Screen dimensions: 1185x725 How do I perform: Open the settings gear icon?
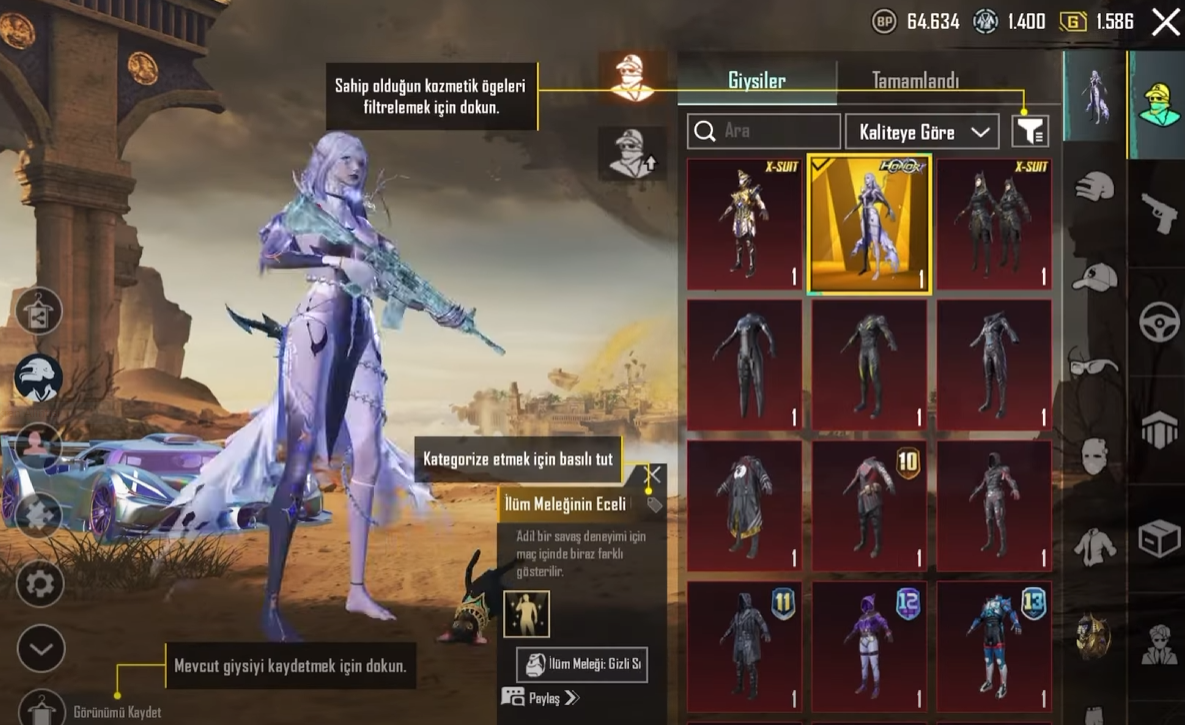41,583
